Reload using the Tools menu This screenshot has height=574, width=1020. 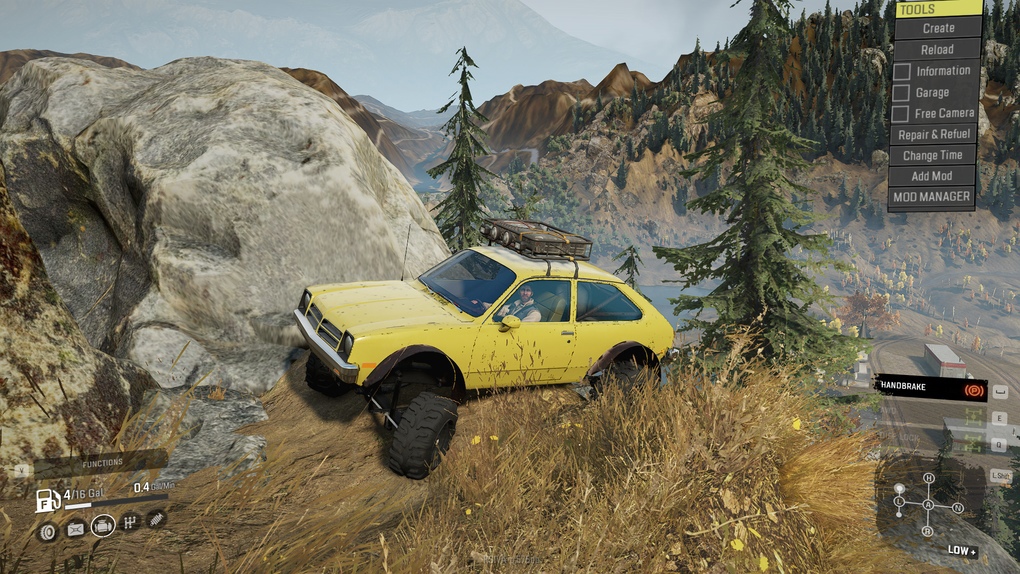pyautogui.click(x=937, y=49)
